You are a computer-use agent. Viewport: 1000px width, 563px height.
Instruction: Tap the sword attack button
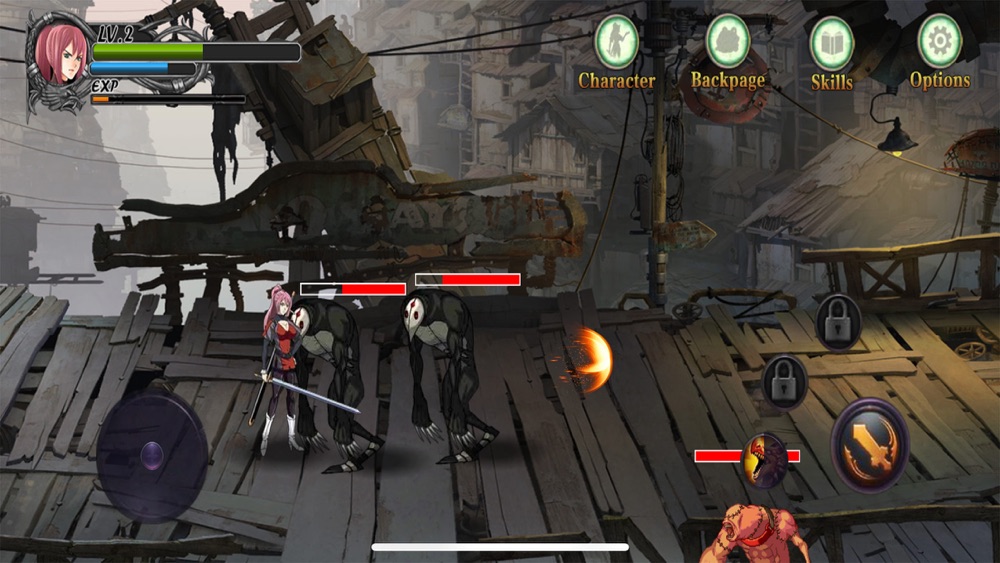(870, 445)
